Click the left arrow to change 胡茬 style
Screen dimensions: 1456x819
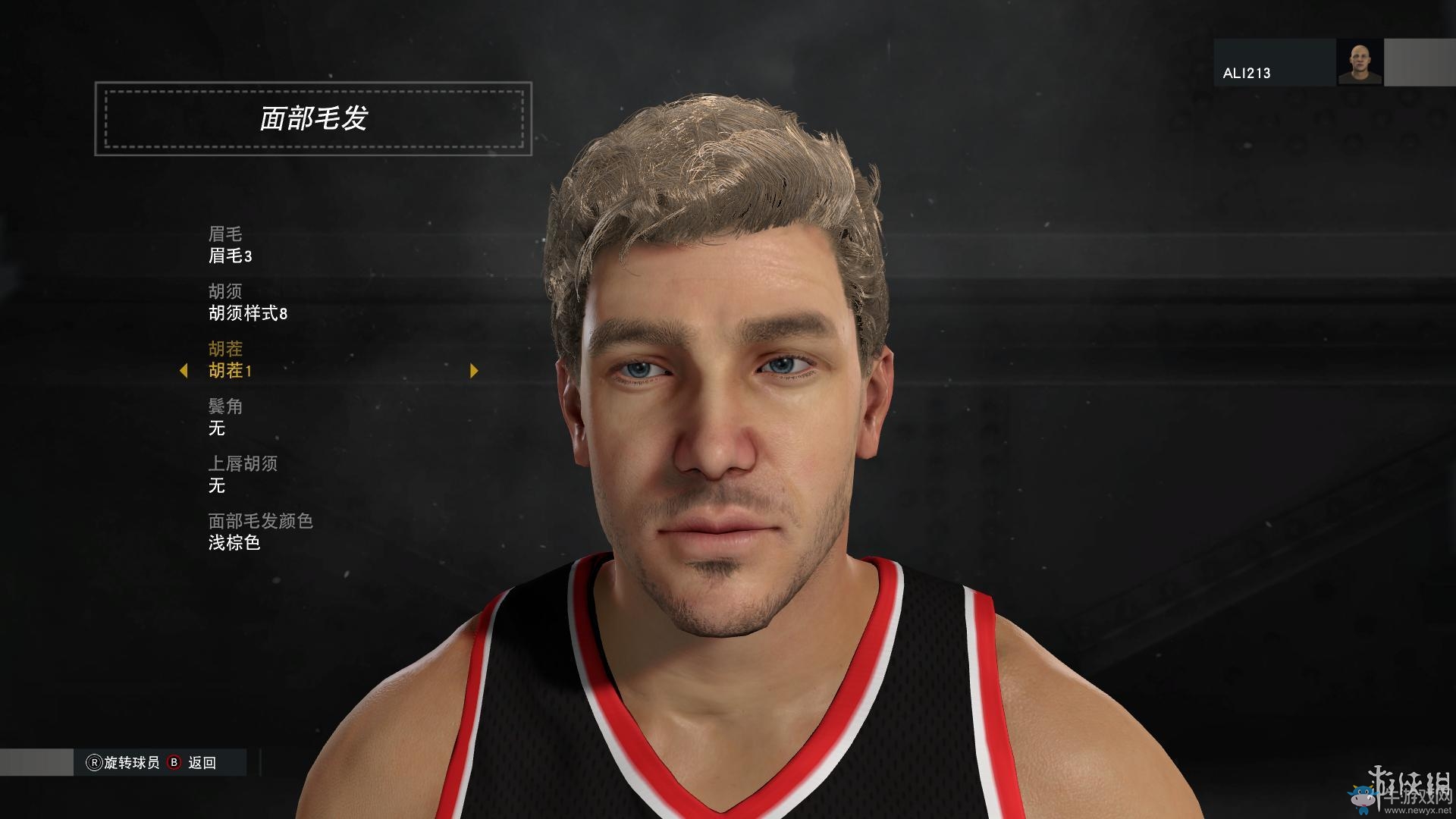click(x=184, y=371)
